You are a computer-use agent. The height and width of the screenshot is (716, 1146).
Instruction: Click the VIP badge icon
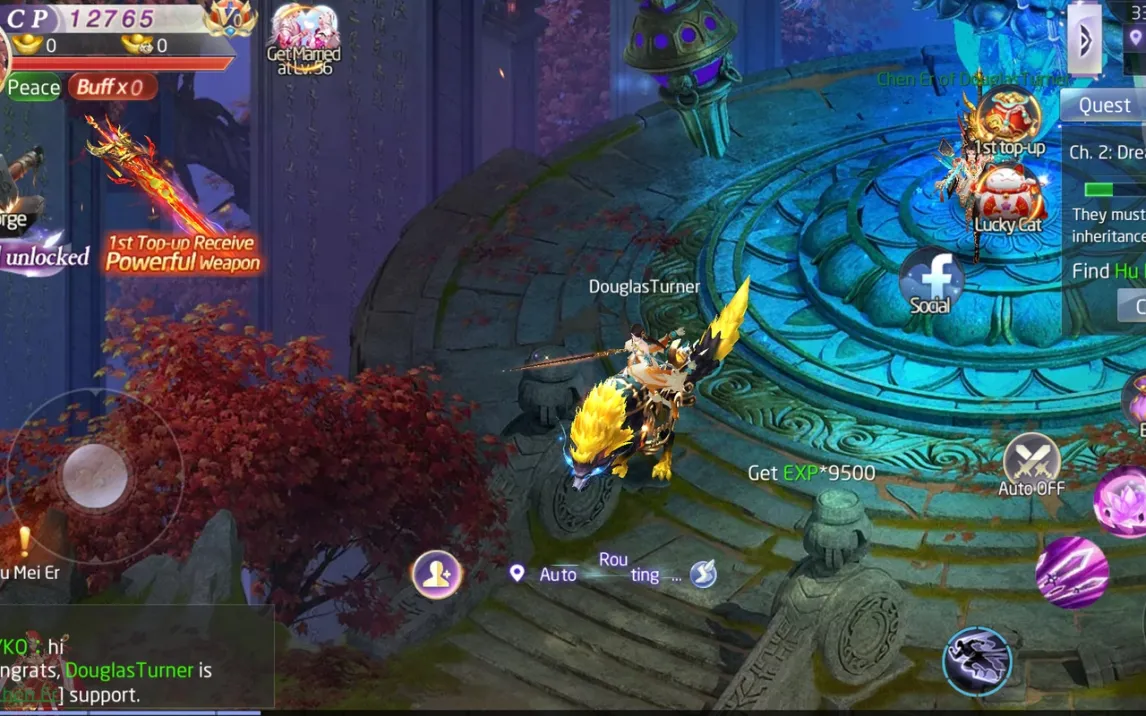coord(230,18)
